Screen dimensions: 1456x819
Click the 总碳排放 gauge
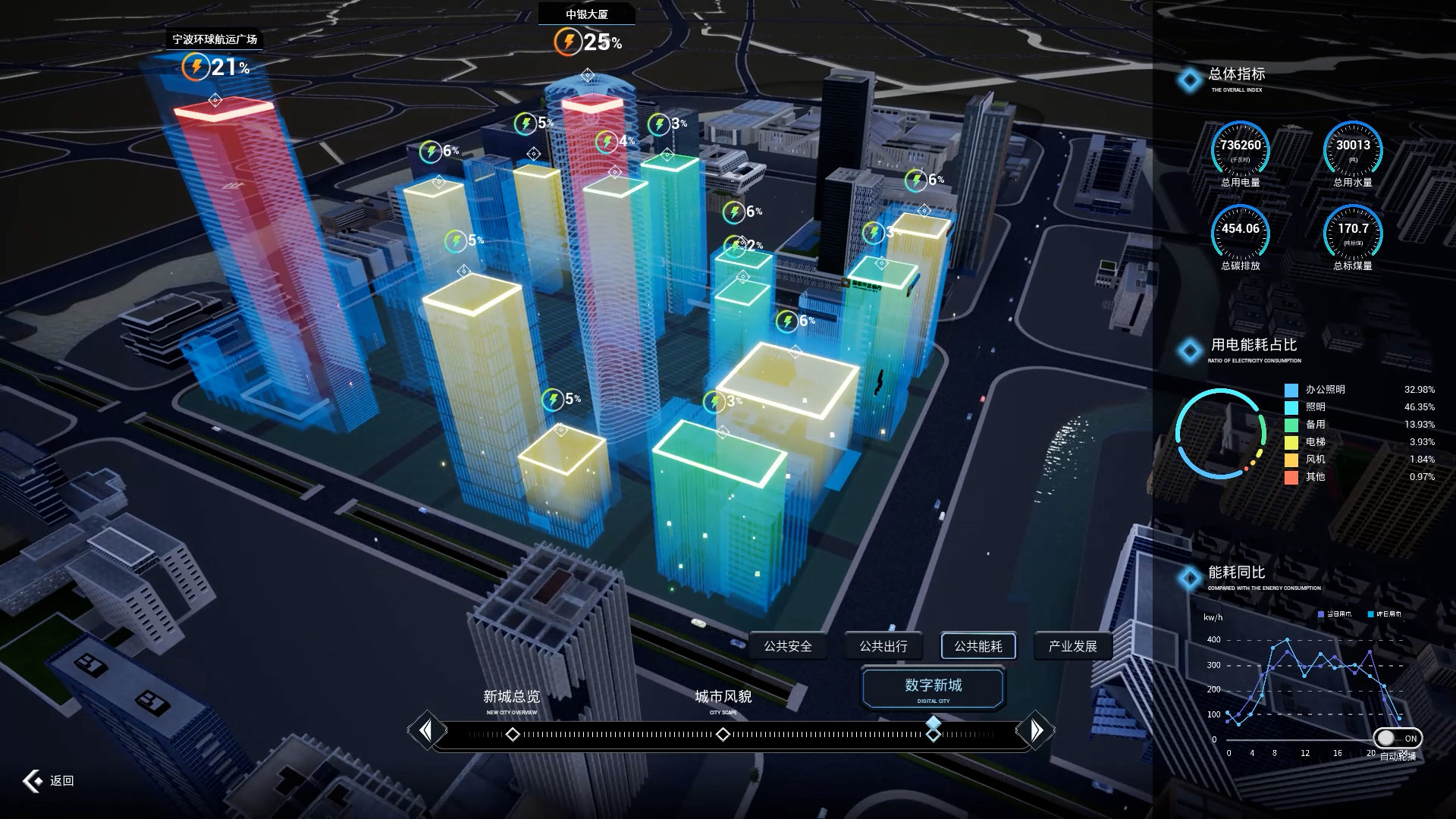1240,234
